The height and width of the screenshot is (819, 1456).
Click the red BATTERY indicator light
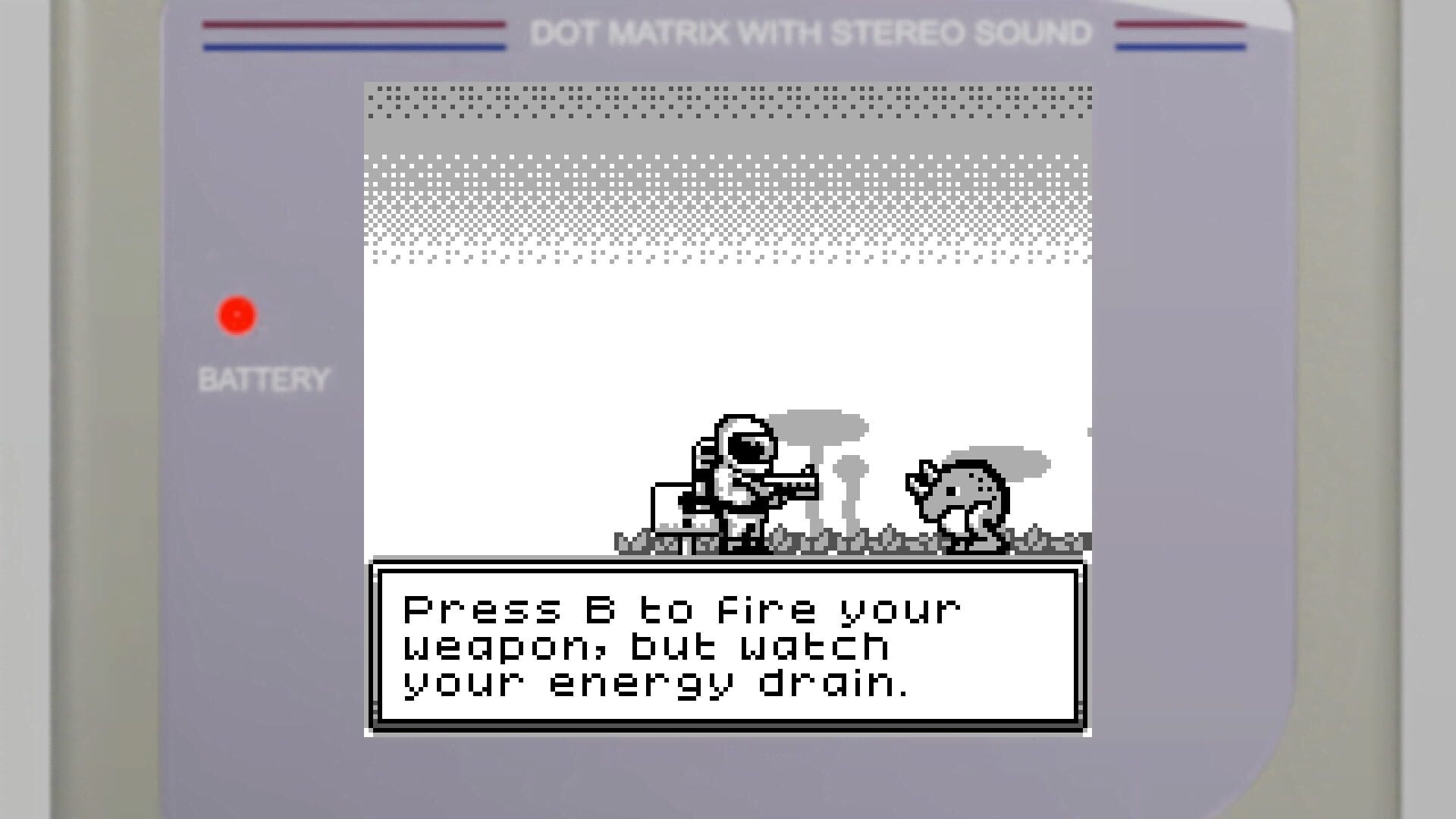coord(236,315)
